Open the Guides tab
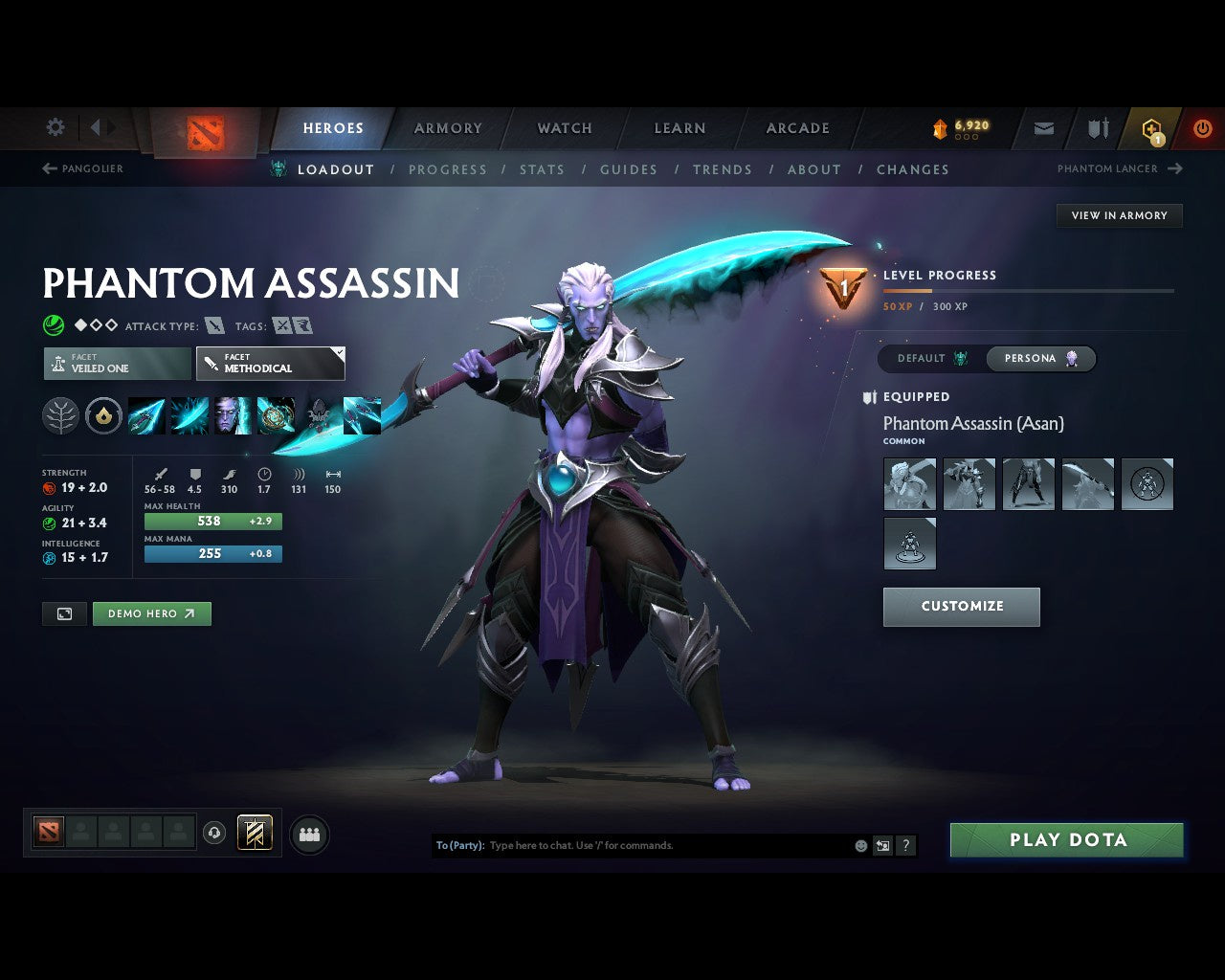 628,169
